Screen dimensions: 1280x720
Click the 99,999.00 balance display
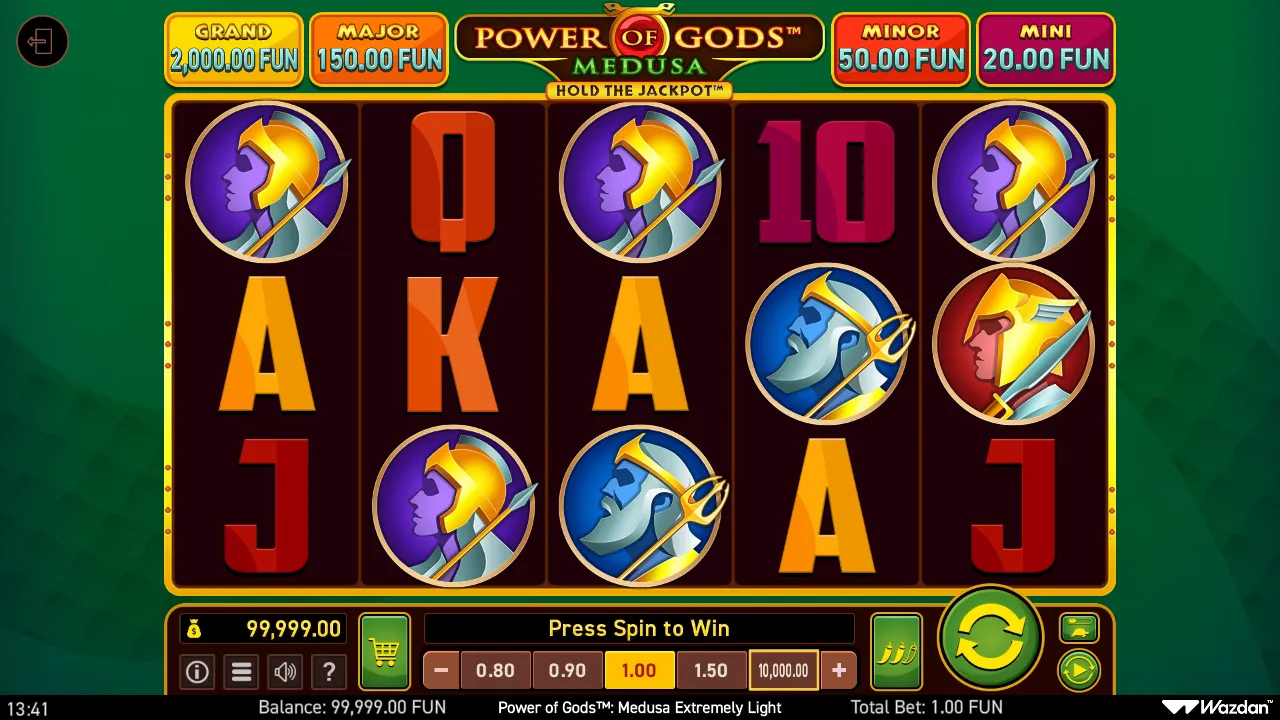[262, 629]
